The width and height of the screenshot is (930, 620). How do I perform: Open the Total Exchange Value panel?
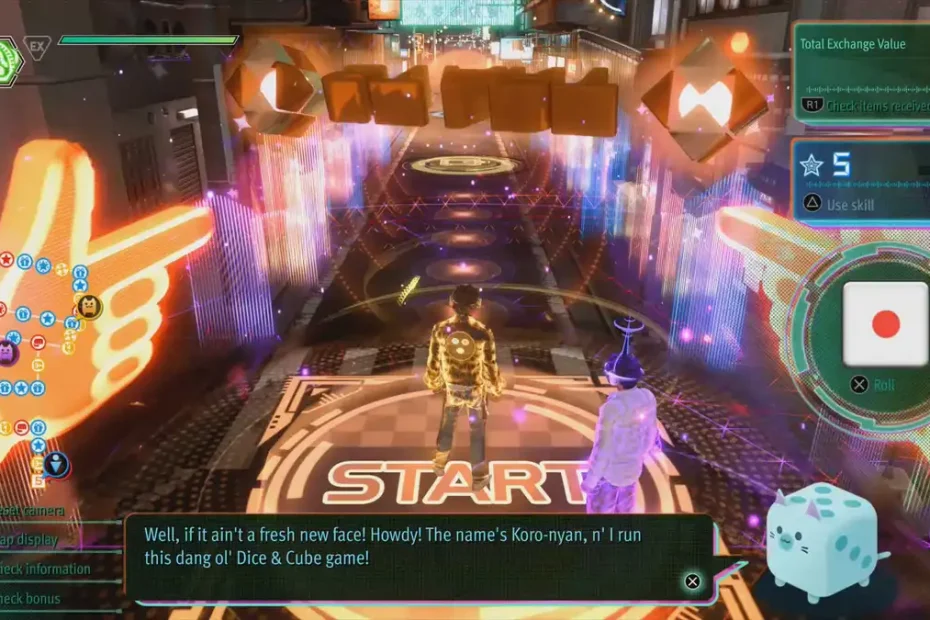point(861,72)
